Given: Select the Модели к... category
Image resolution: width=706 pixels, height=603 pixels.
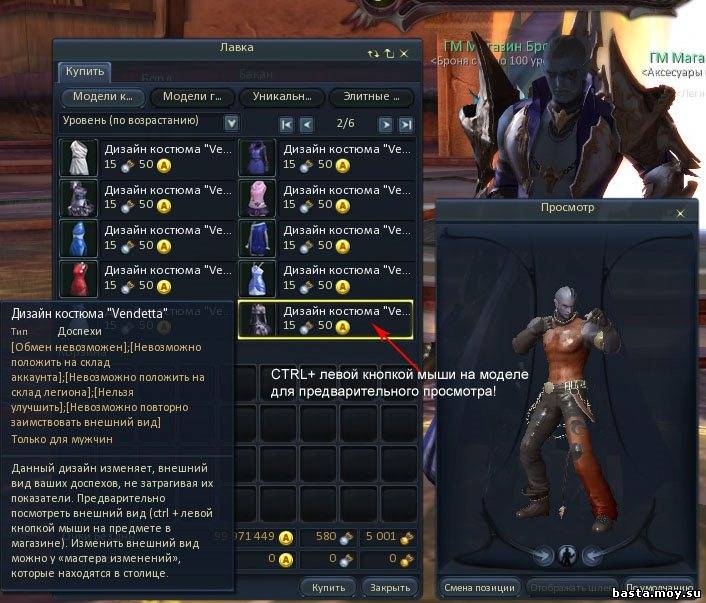Looking at the screenshot, I should pos(105,97).
